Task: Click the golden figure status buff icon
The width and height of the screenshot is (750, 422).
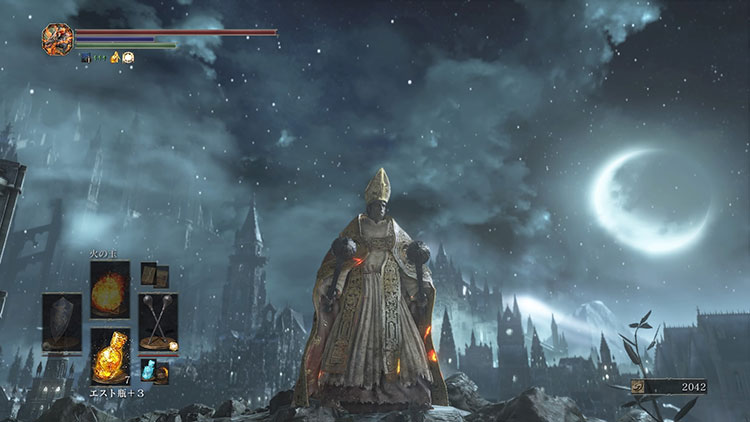Action: point(115,58)
